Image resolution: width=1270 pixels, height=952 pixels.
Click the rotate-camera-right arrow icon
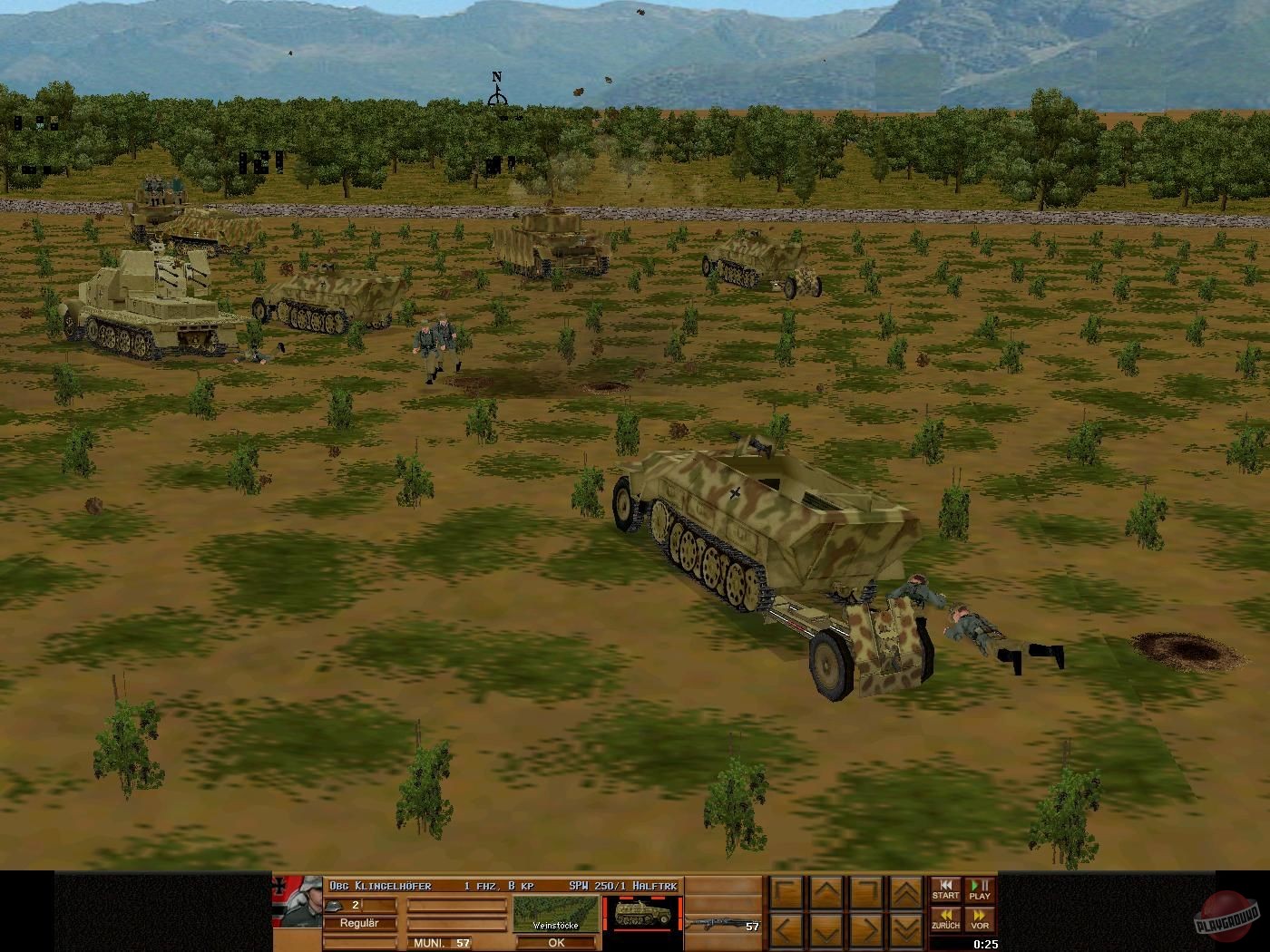point(866,892)
